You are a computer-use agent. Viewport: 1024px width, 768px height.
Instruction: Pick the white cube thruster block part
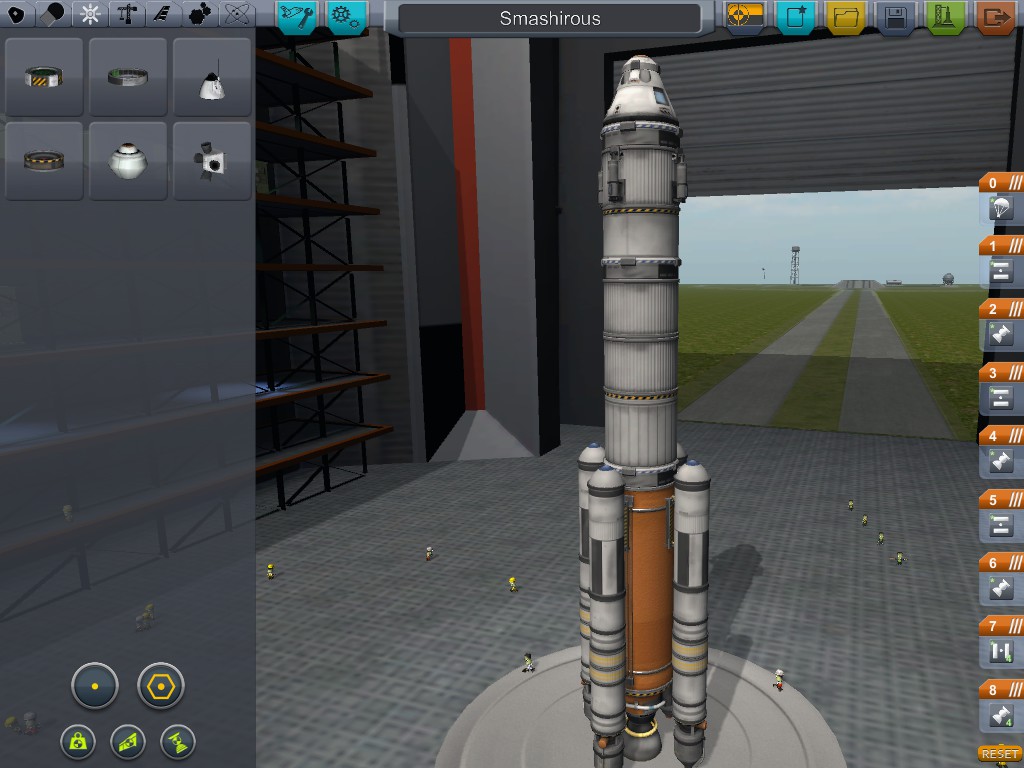212,161
